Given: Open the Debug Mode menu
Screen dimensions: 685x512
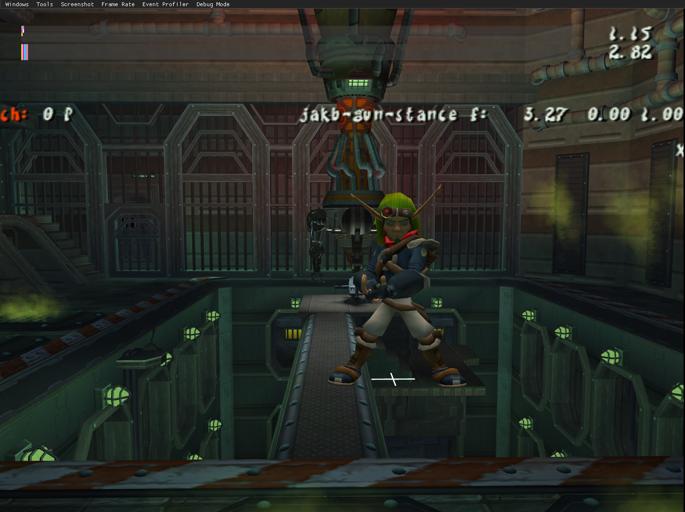Looking at the screenshot, I should pyautogui.click(x=212, y=4).
